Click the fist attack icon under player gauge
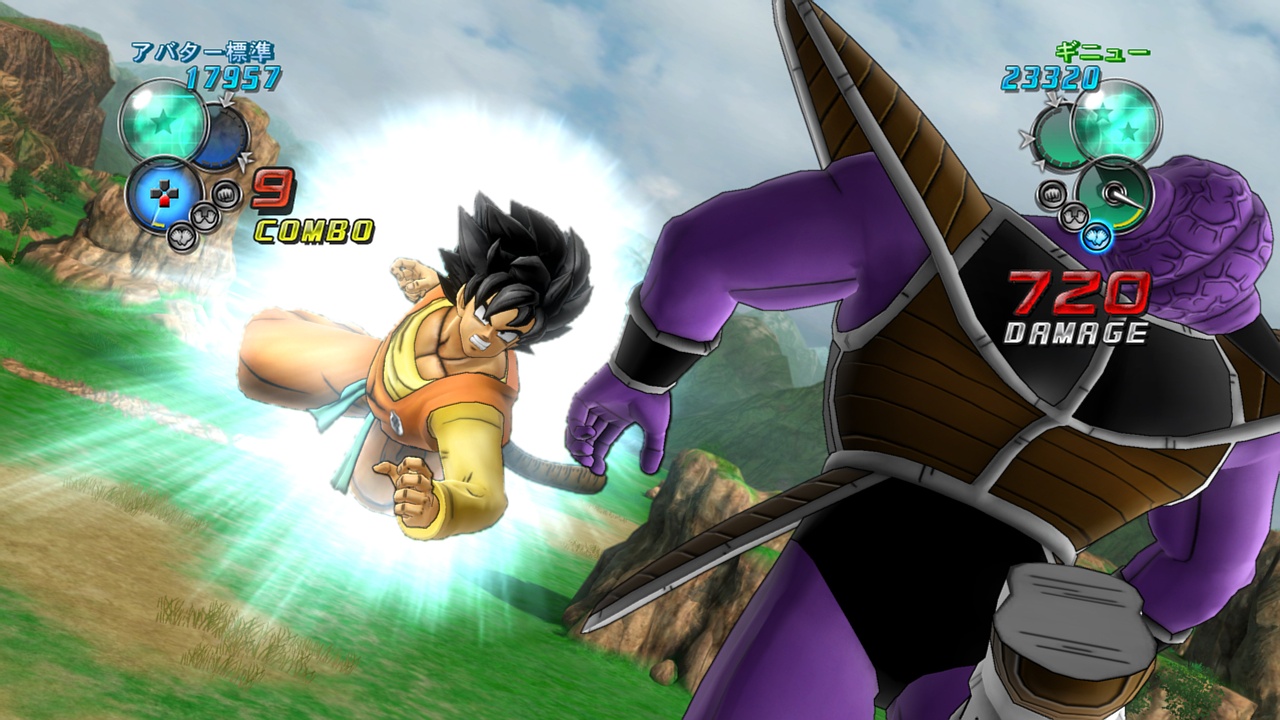The height and width of the screenshot is (720, 1280). pos(226,193)
